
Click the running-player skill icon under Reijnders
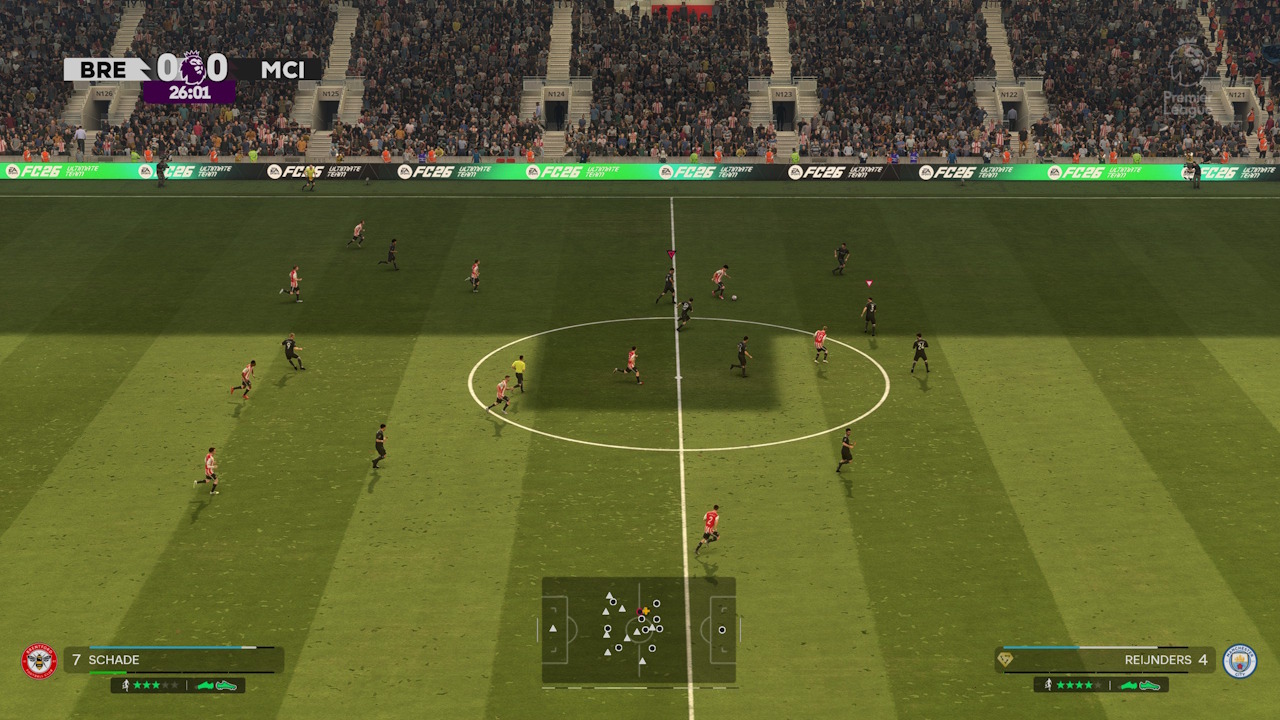(x=1049, y=684)
